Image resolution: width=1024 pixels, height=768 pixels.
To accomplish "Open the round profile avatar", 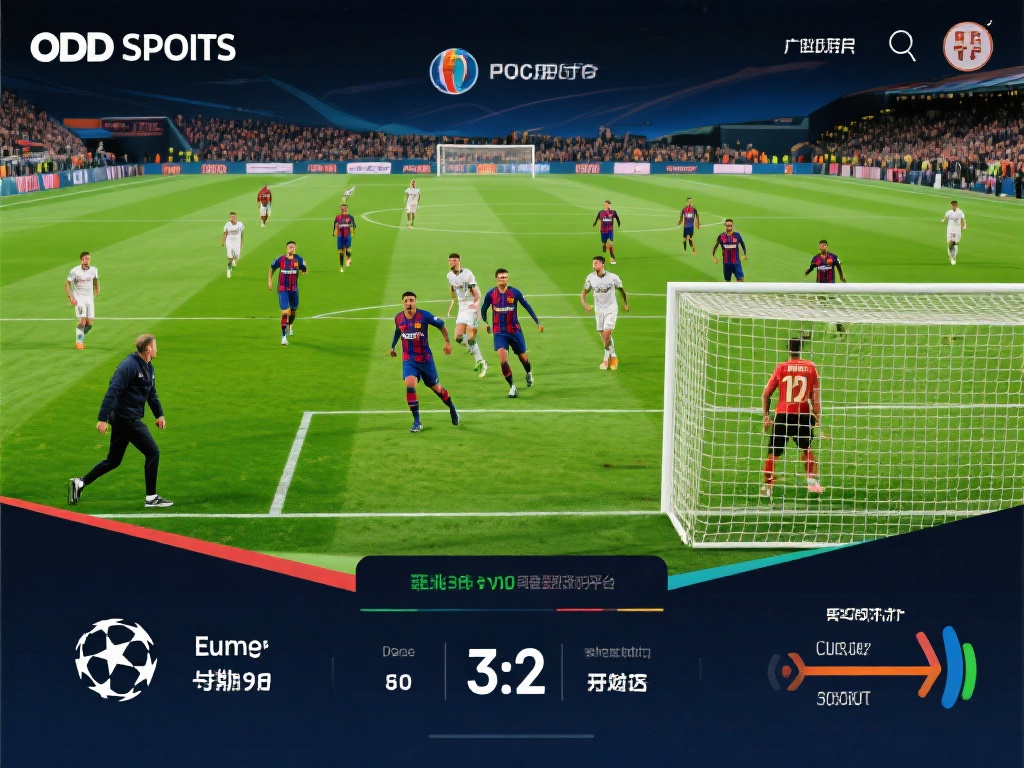I will (967, 46).
